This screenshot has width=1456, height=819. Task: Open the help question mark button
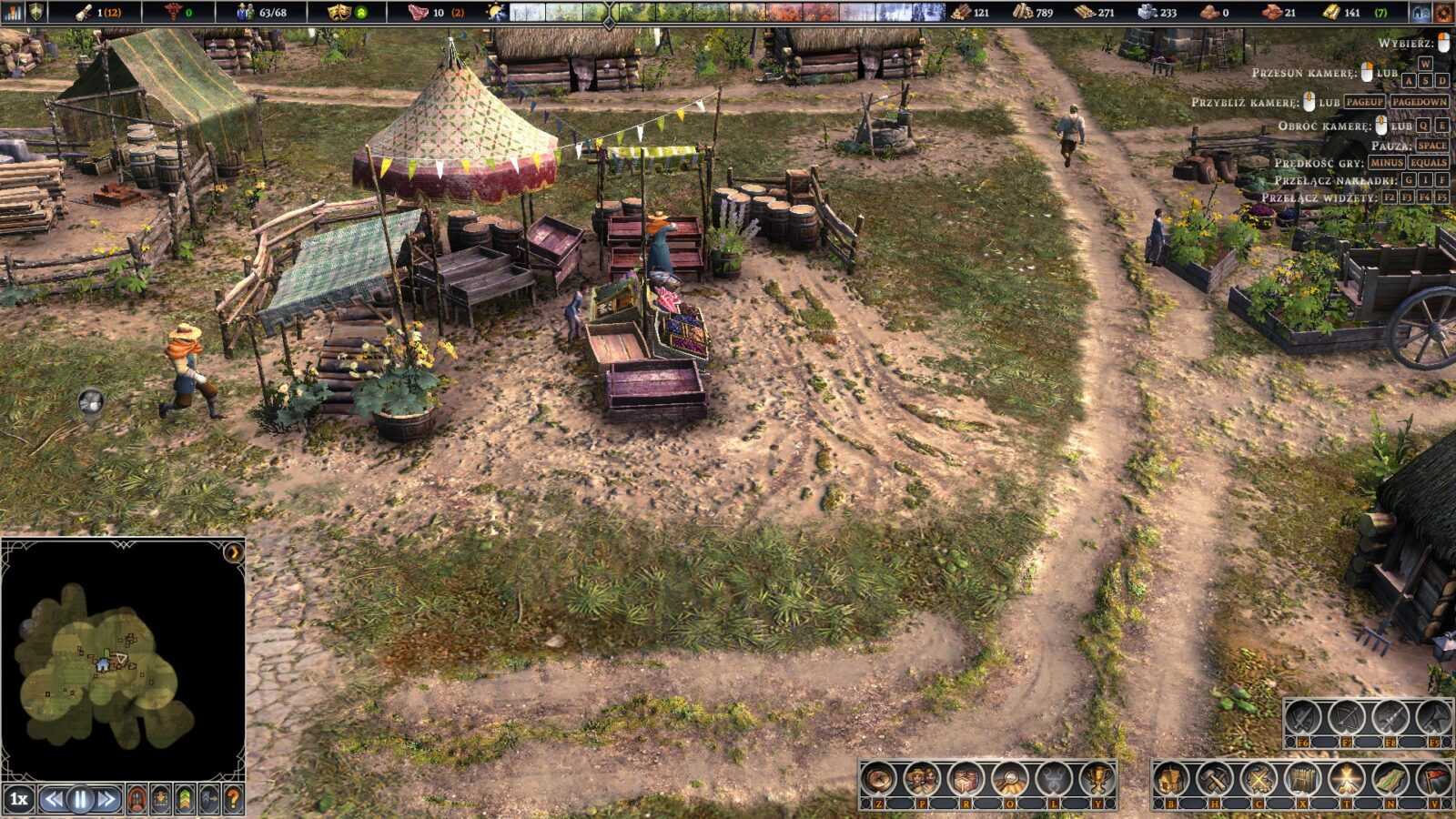[x=234, y=800]
